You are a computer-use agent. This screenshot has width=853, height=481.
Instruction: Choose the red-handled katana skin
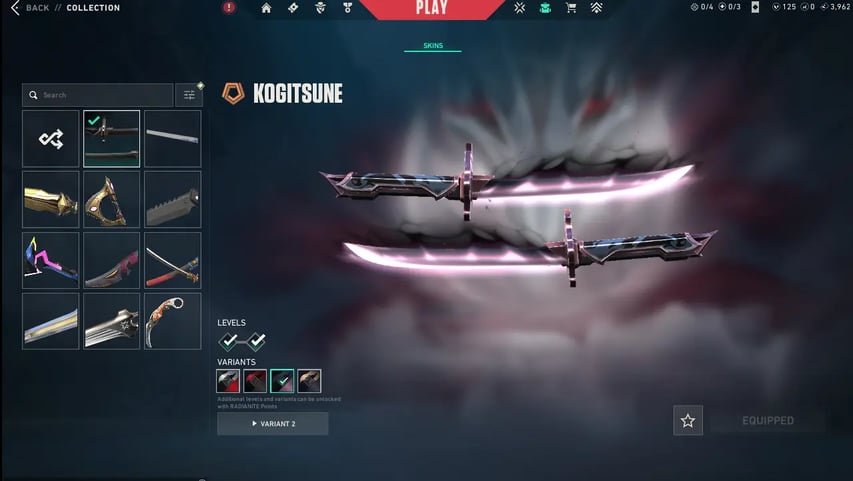[x=172, y=260]
